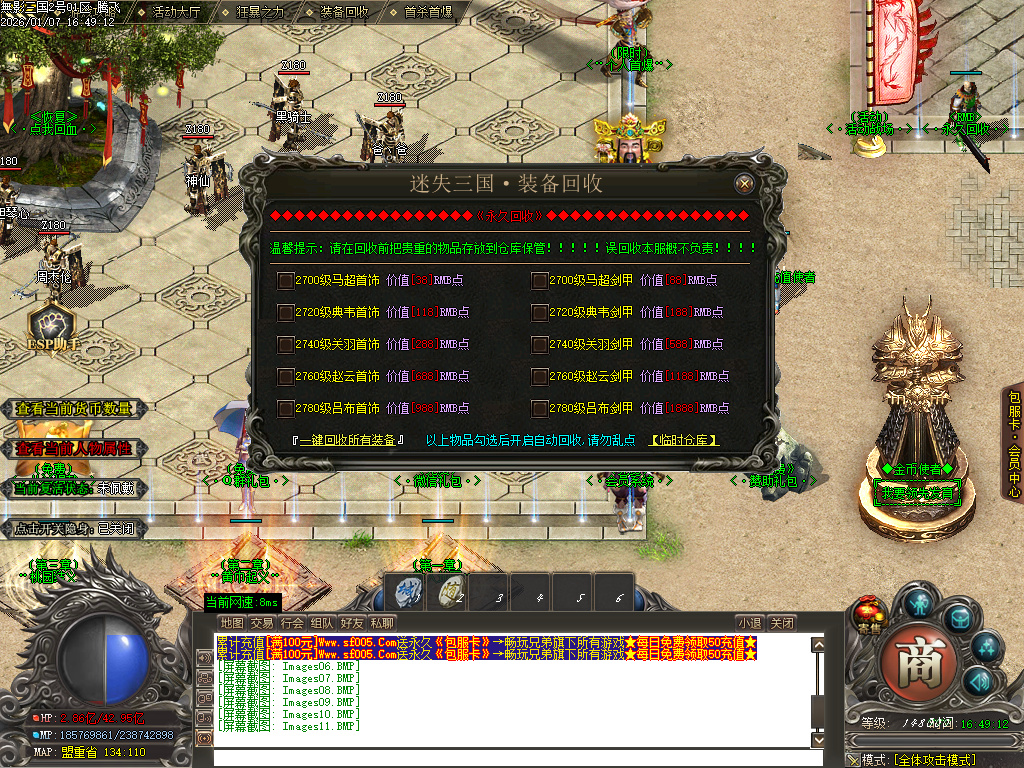This screenshot has width=1024, height=768.
Task: Open the round 商 shop button
Action: [912, 662]
